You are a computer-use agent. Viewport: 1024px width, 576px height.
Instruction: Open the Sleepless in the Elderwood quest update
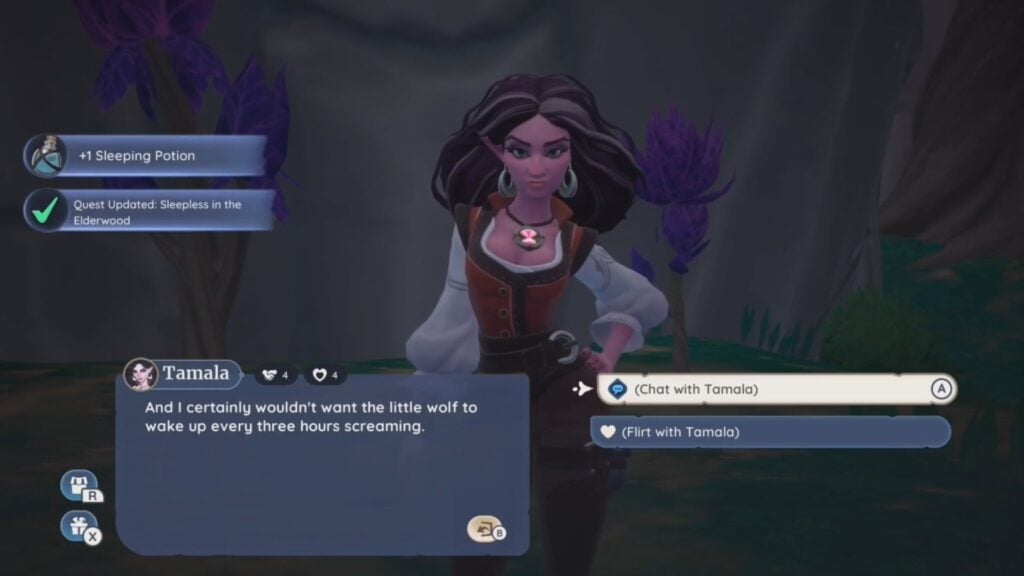click(150, 212)
